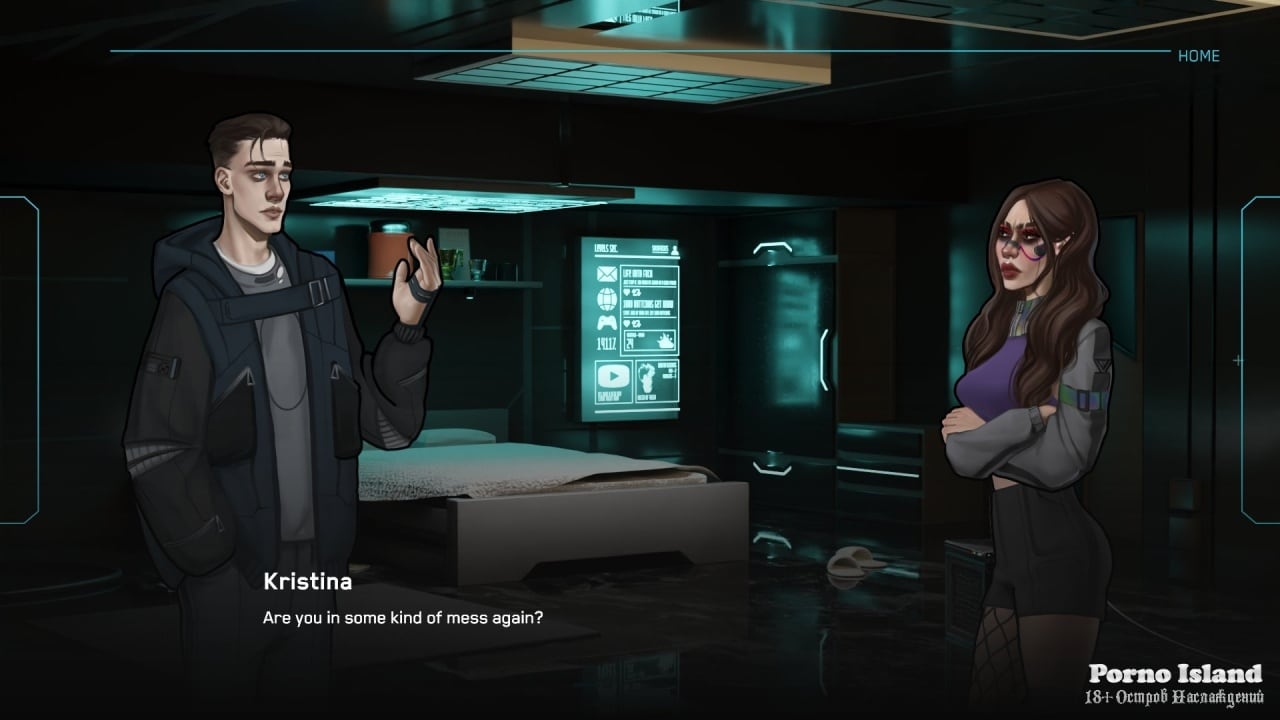Advance Kristina's dialogue line
1280x720 pixels.
402,617
